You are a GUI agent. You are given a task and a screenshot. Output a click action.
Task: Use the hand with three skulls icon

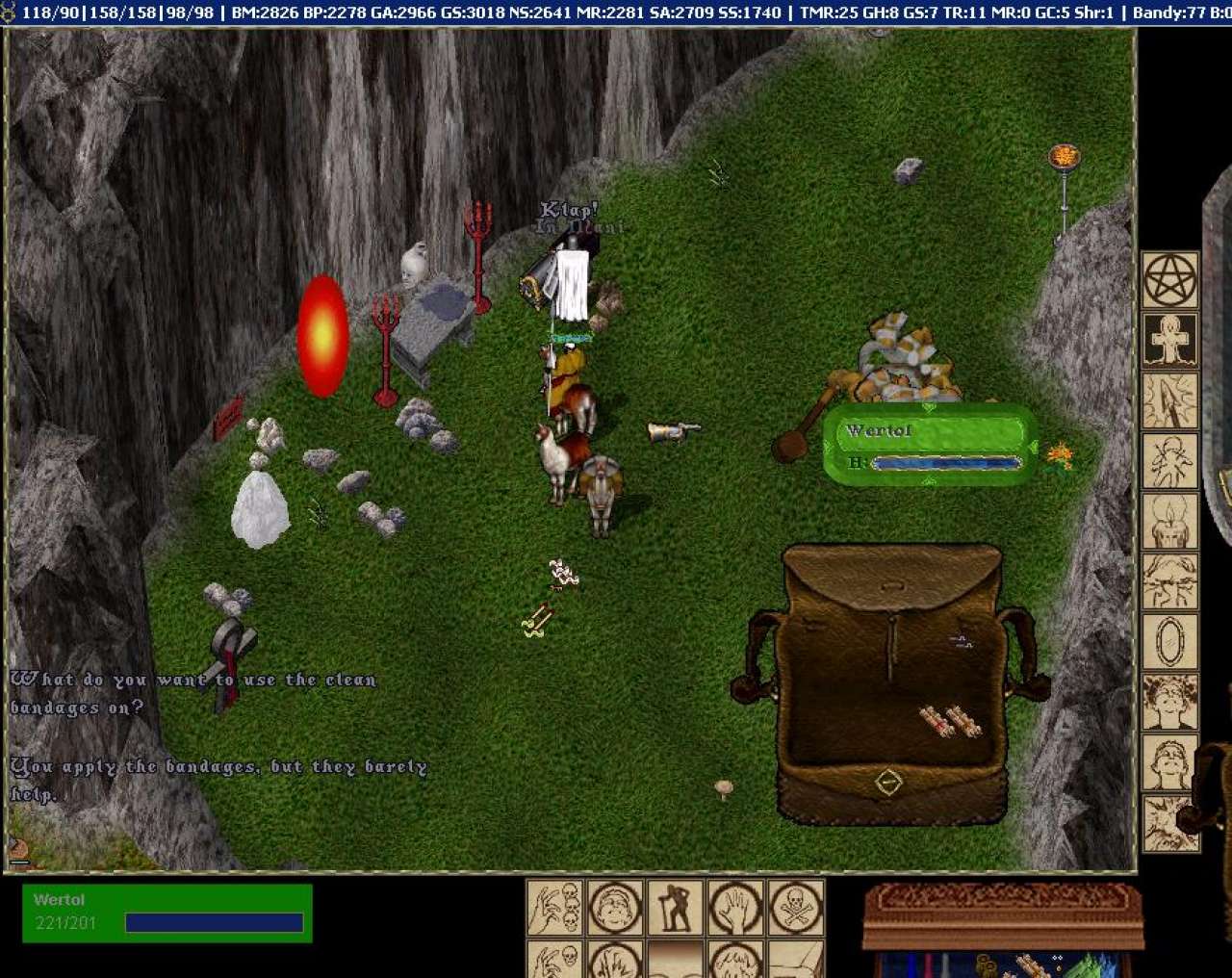(x=555, y=907)
